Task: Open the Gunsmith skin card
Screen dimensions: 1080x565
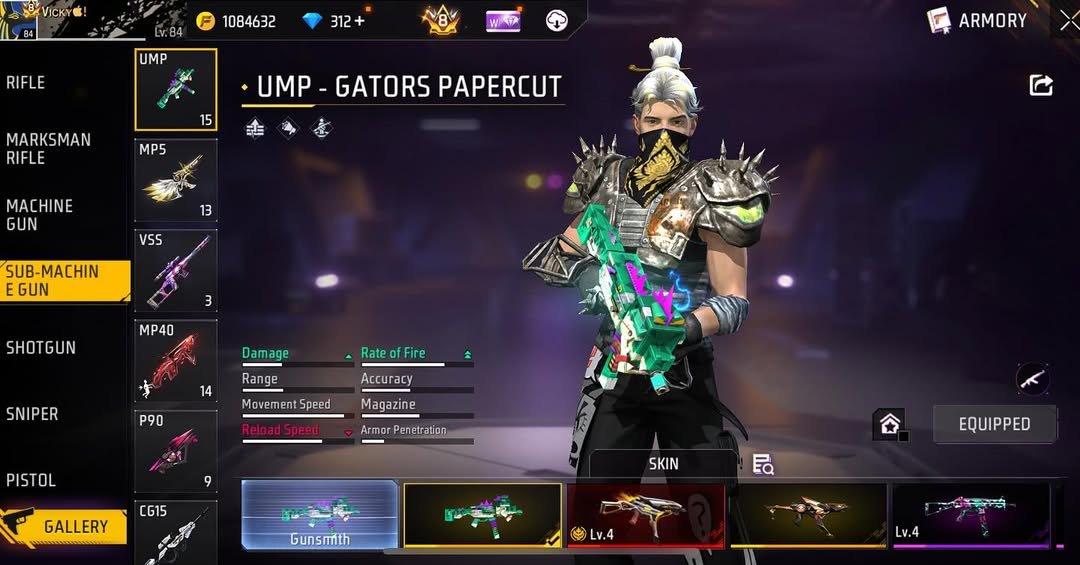Action: (x=320, y=515)
